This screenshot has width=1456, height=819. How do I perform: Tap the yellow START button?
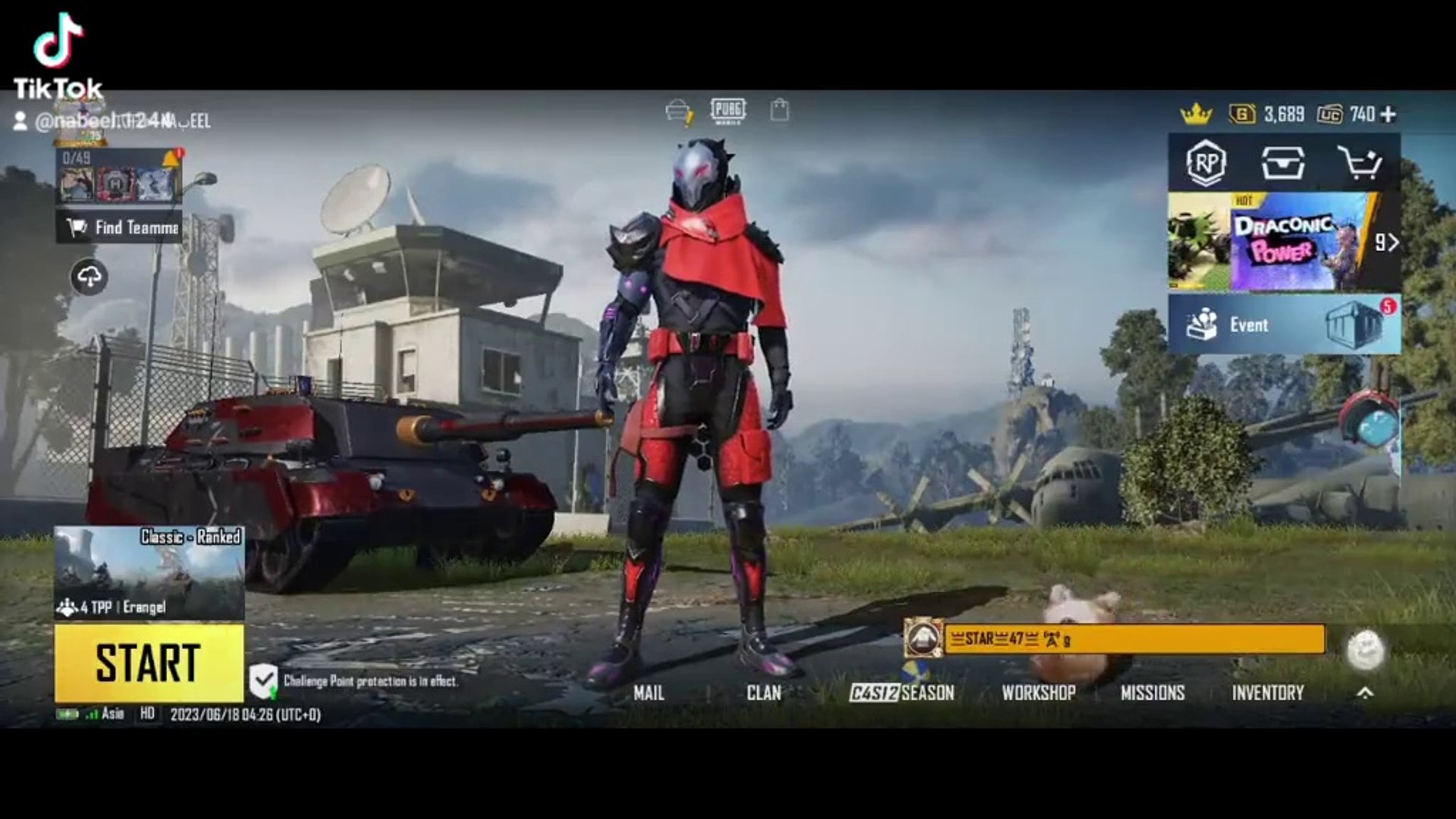coord(149,663)
